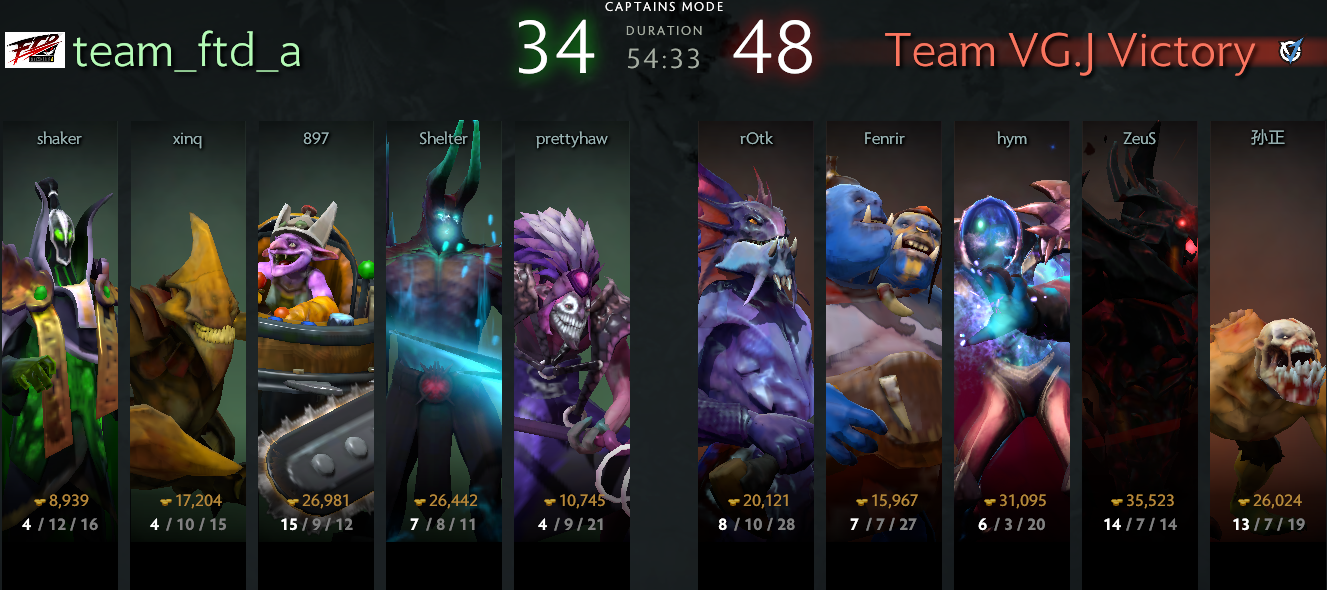The image size is (1327, 590).
Task: Open the Team VG.J logo icon
Action: pos(1290,50)
